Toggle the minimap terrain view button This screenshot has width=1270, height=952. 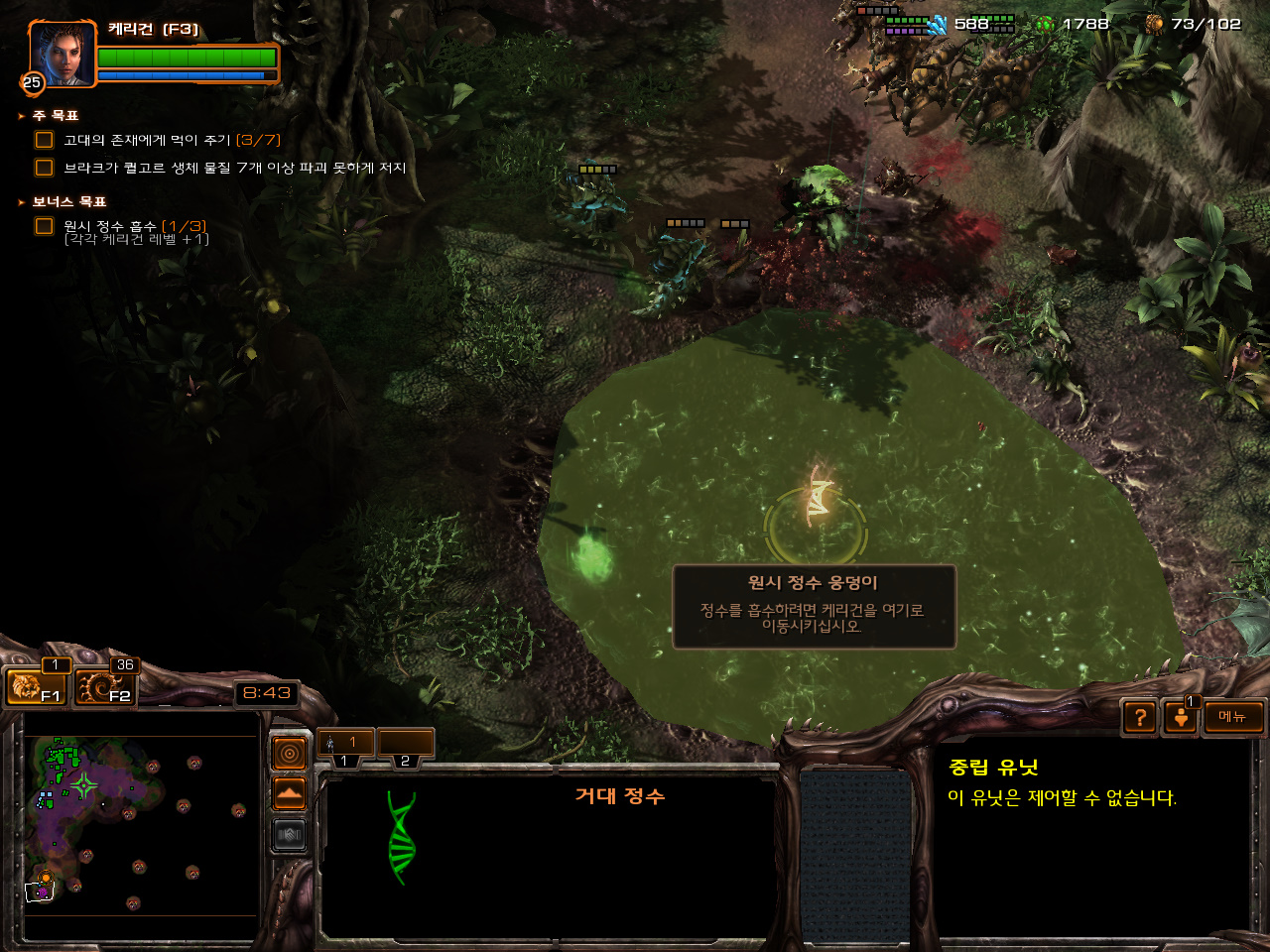[x=289, y=794]
